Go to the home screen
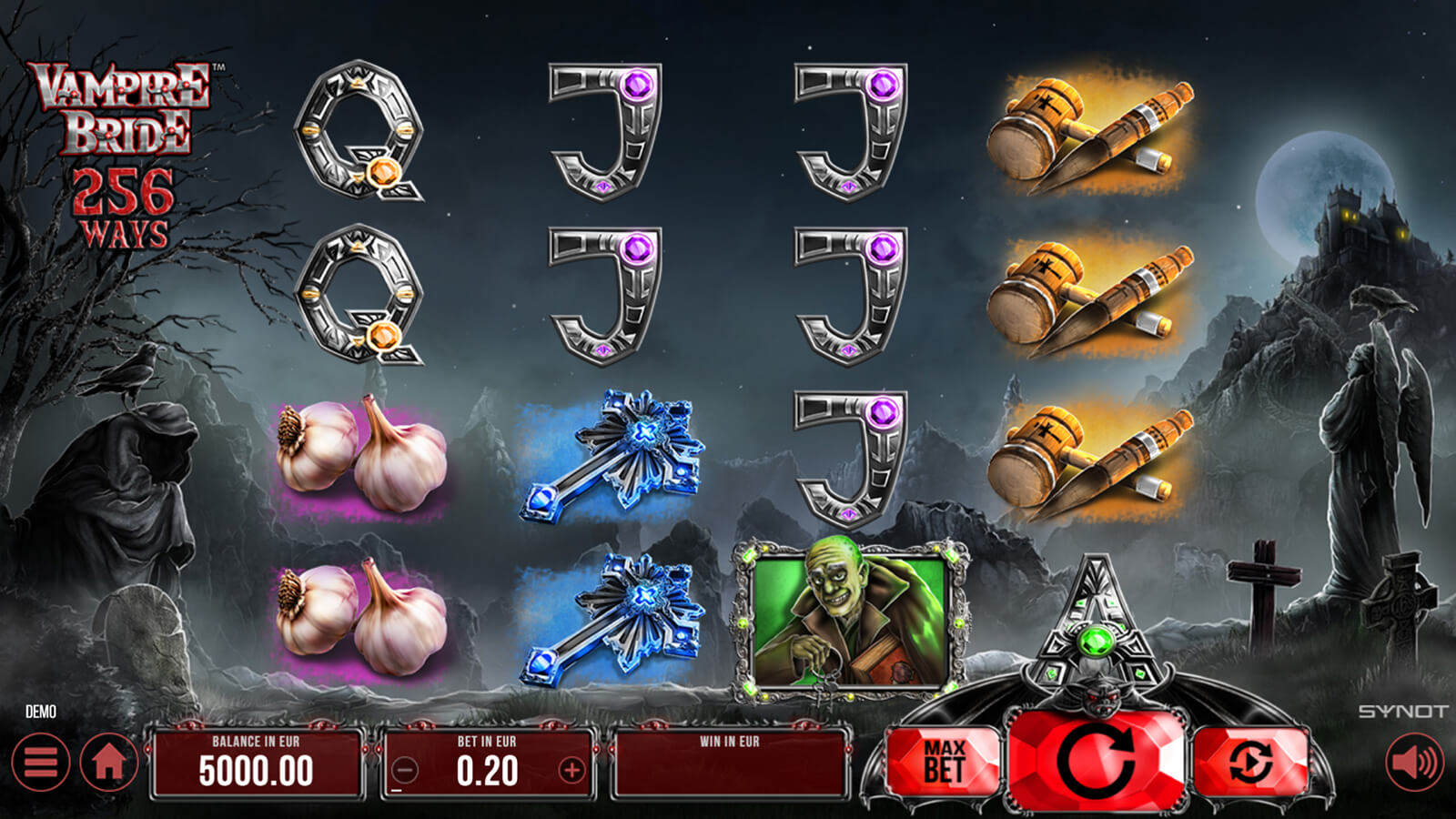This screenshot has width=1456, height=819. 109,762
